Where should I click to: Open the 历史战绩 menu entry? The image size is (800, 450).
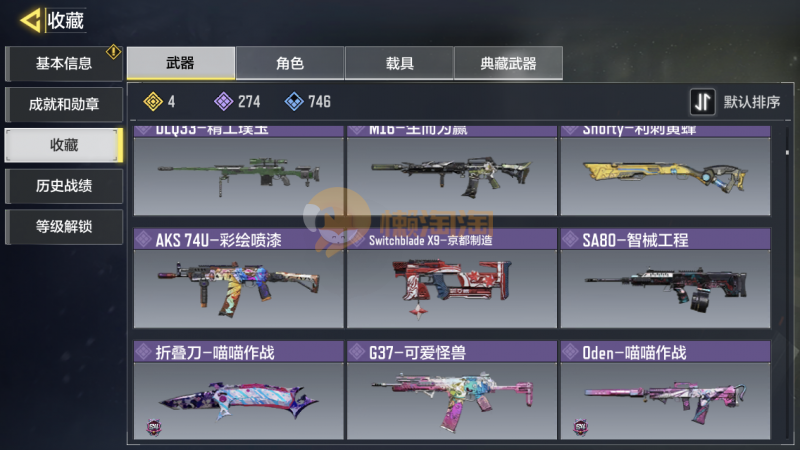(64, 186)
